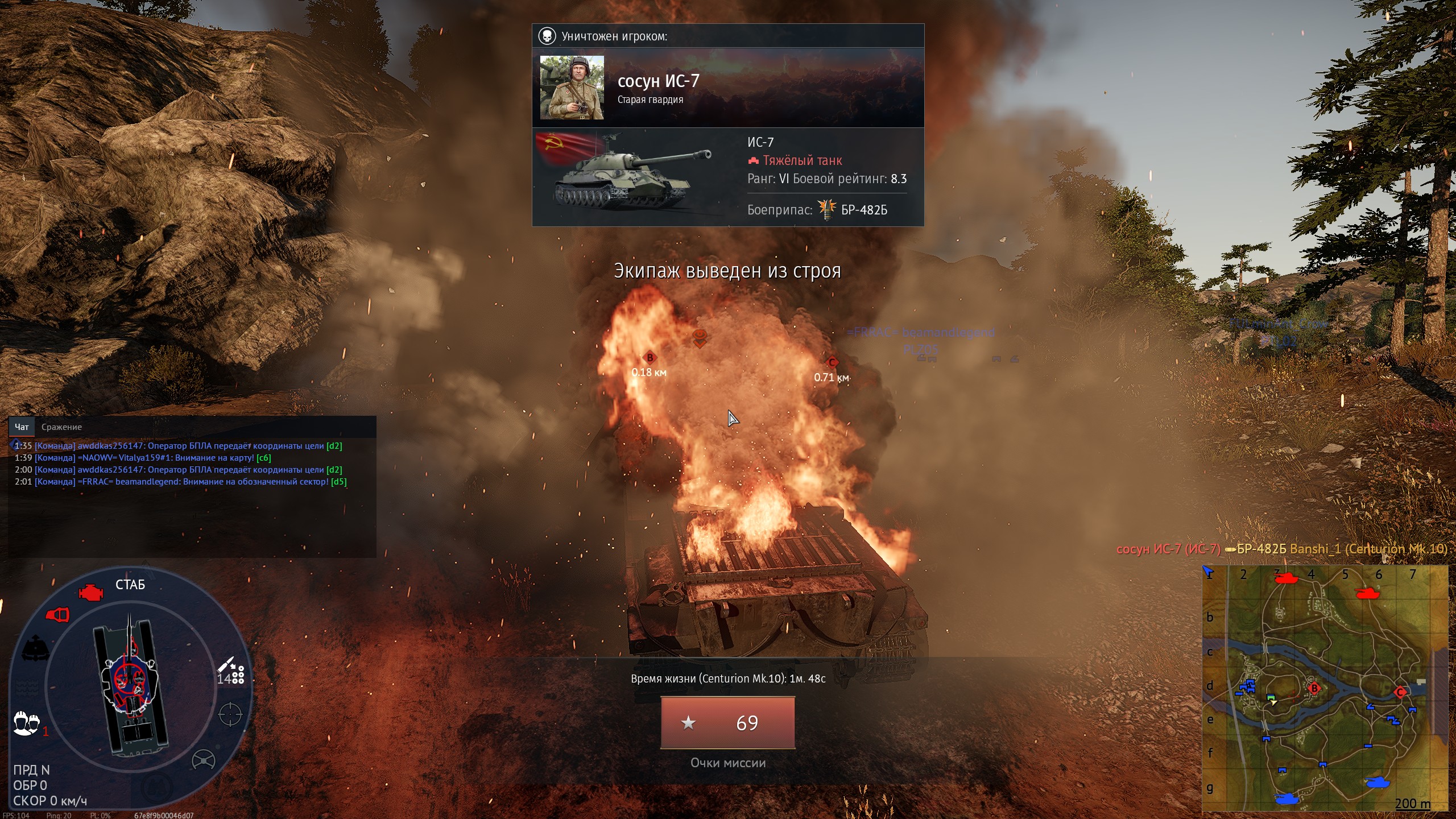The width and height of the screenshot is (1456, 819).
Task: Click the killer's soldier avatar portrait
Action: pos(572,88)
